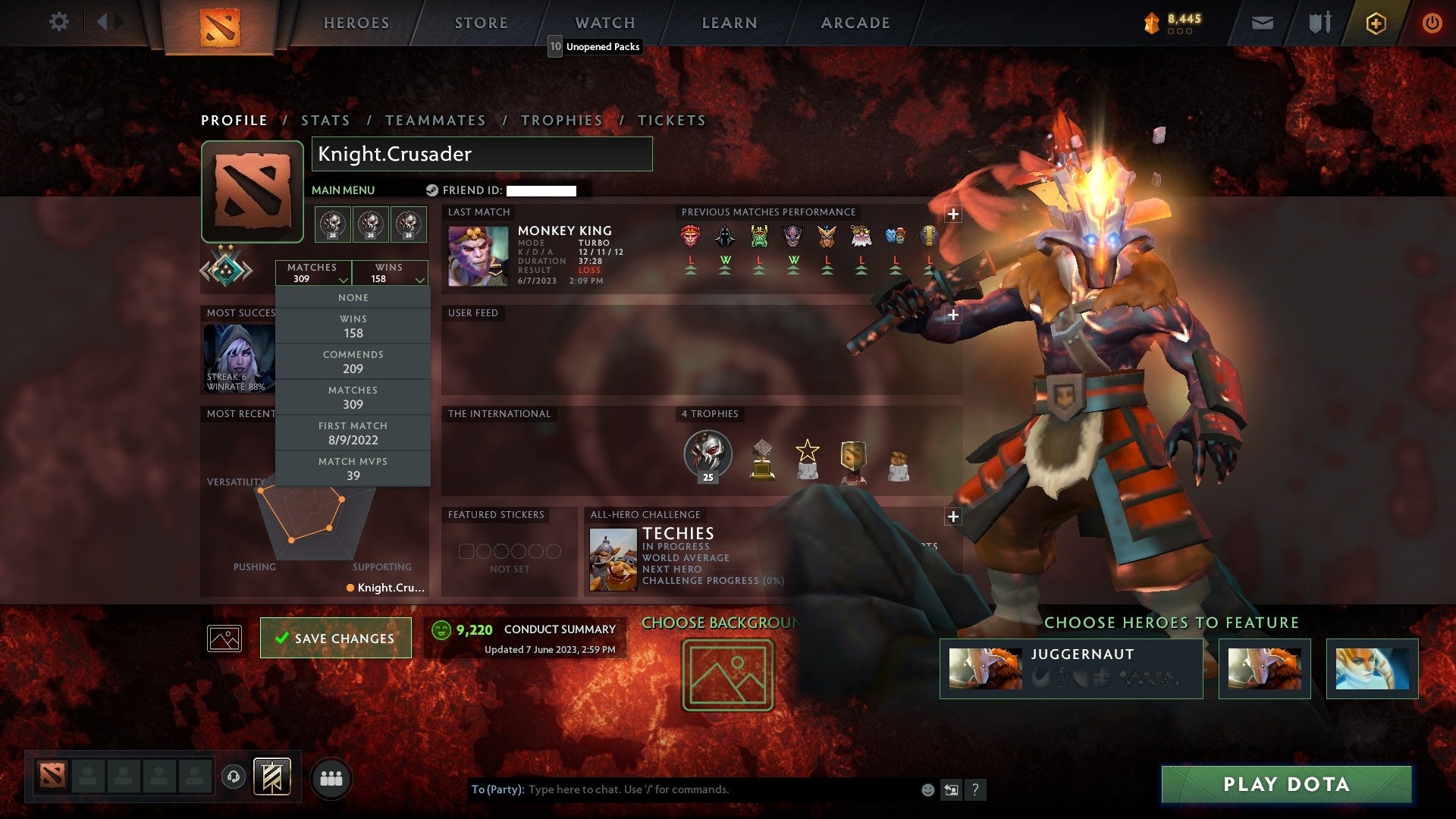
Task: Expand the All-Hero Challenge panel
Action: [x=953, y=516]
